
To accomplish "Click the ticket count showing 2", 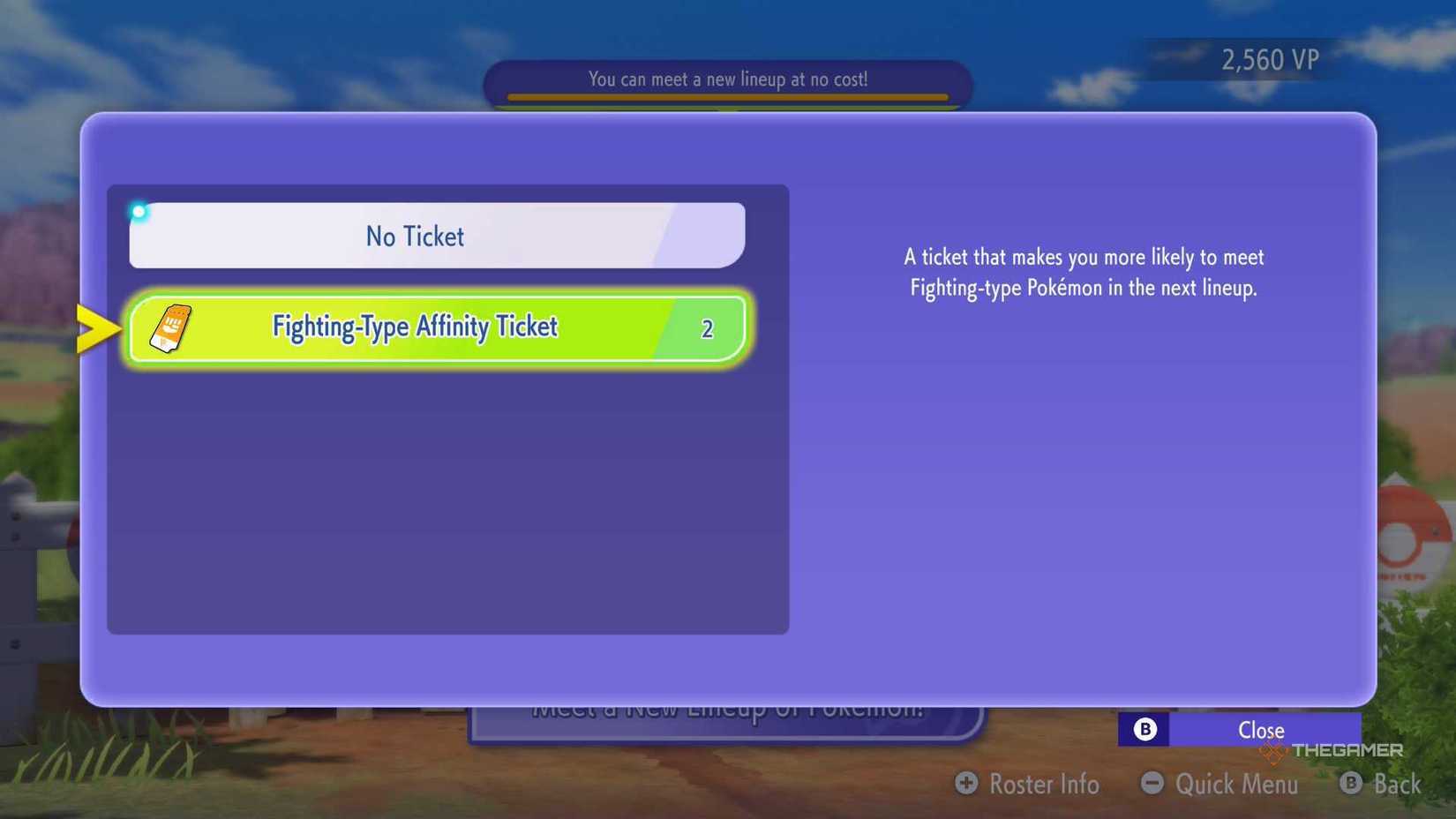I will click(706, 327).
